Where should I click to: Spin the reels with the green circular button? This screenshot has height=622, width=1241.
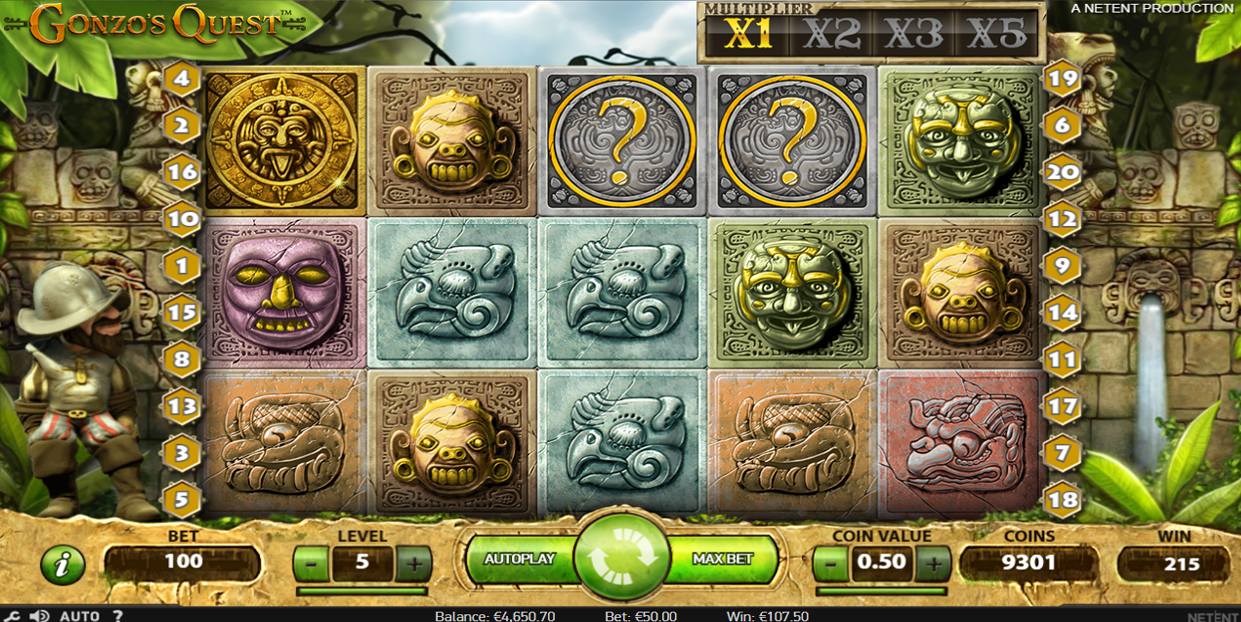point(621,559)
